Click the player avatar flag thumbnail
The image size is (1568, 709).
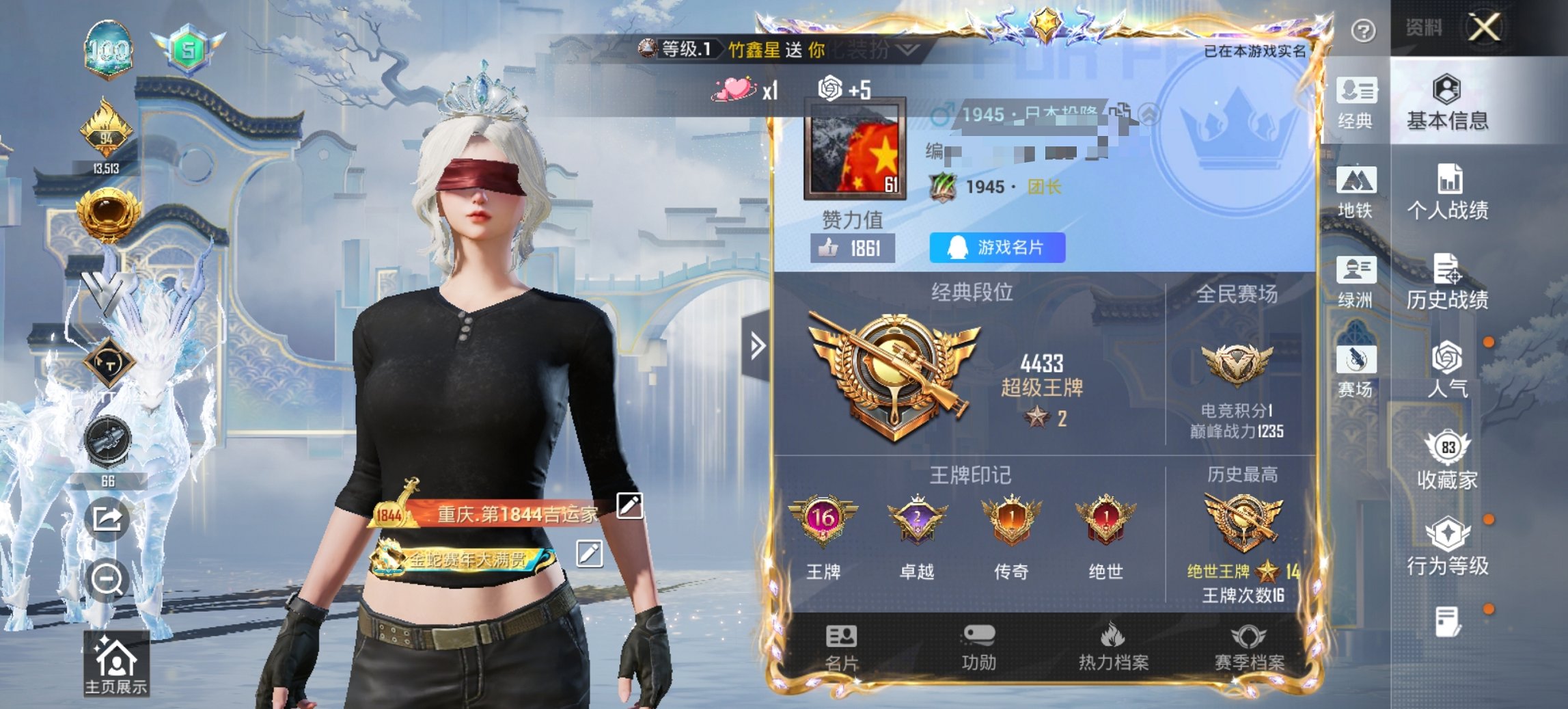(855, 147)
